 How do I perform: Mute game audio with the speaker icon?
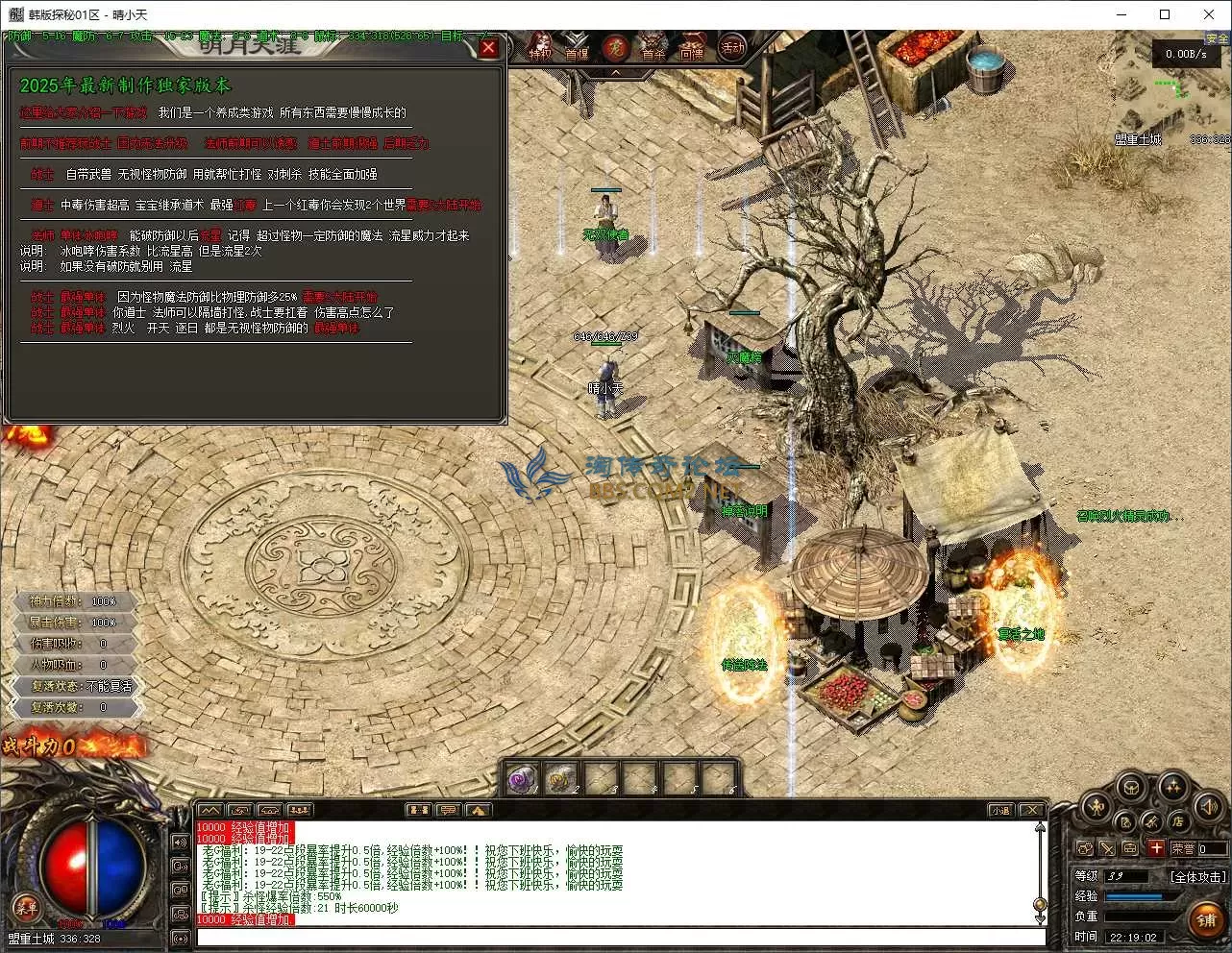click(x=1208, y=807)
